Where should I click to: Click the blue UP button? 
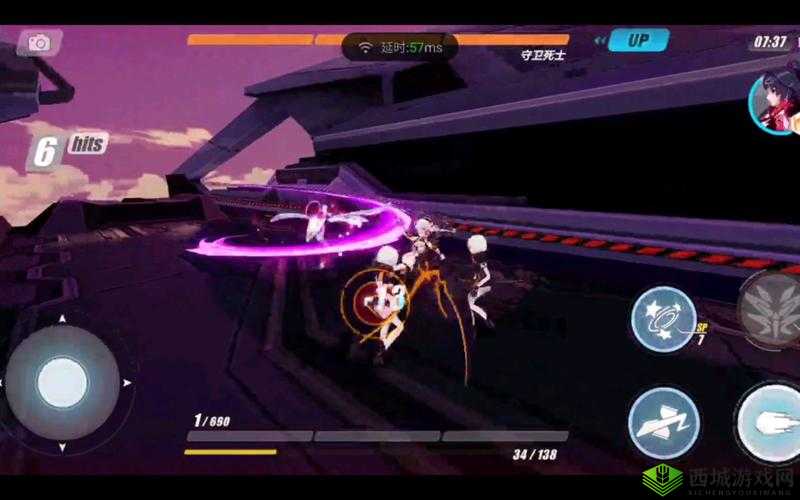637,41
